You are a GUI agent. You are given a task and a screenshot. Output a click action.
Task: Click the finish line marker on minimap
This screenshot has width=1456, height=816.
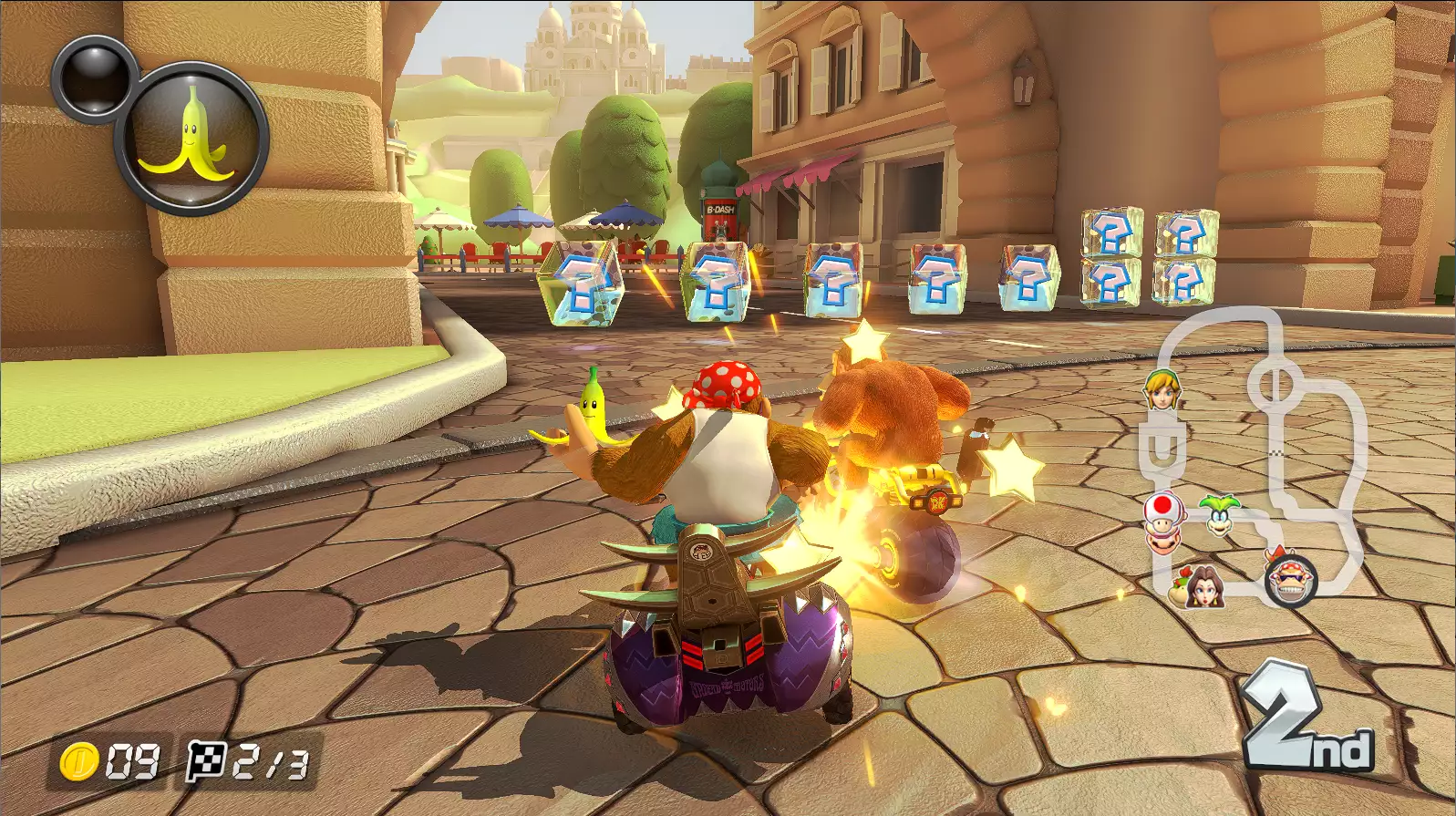coord(1276,453)
